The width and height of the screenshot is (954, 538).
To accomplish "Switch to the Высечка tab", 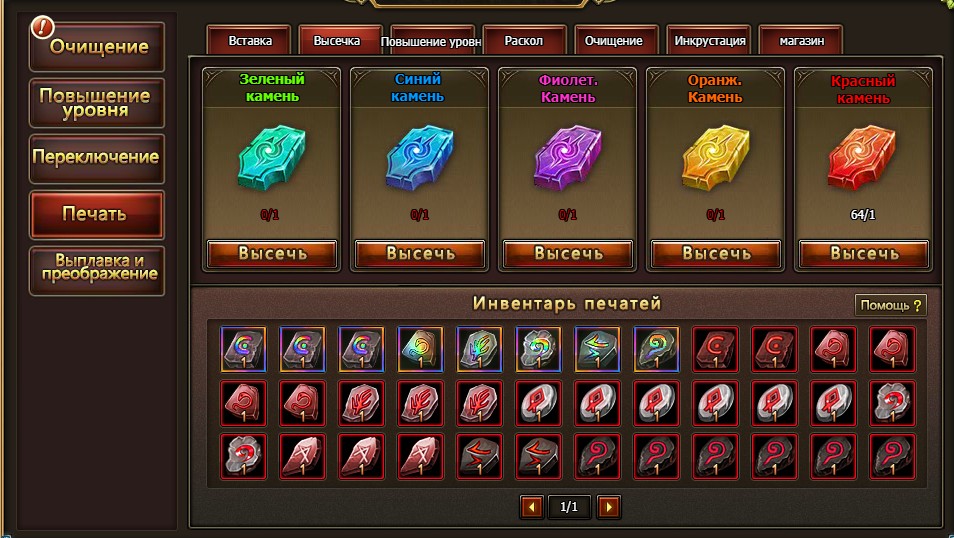I will click(340, 41).
